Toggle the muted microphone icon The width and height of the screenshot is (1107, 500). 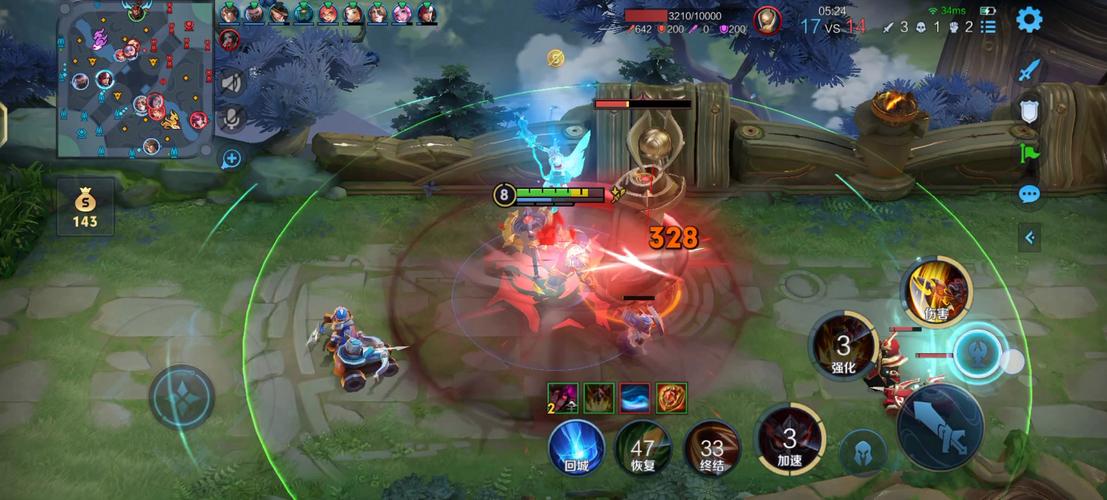tap(232, 118)
